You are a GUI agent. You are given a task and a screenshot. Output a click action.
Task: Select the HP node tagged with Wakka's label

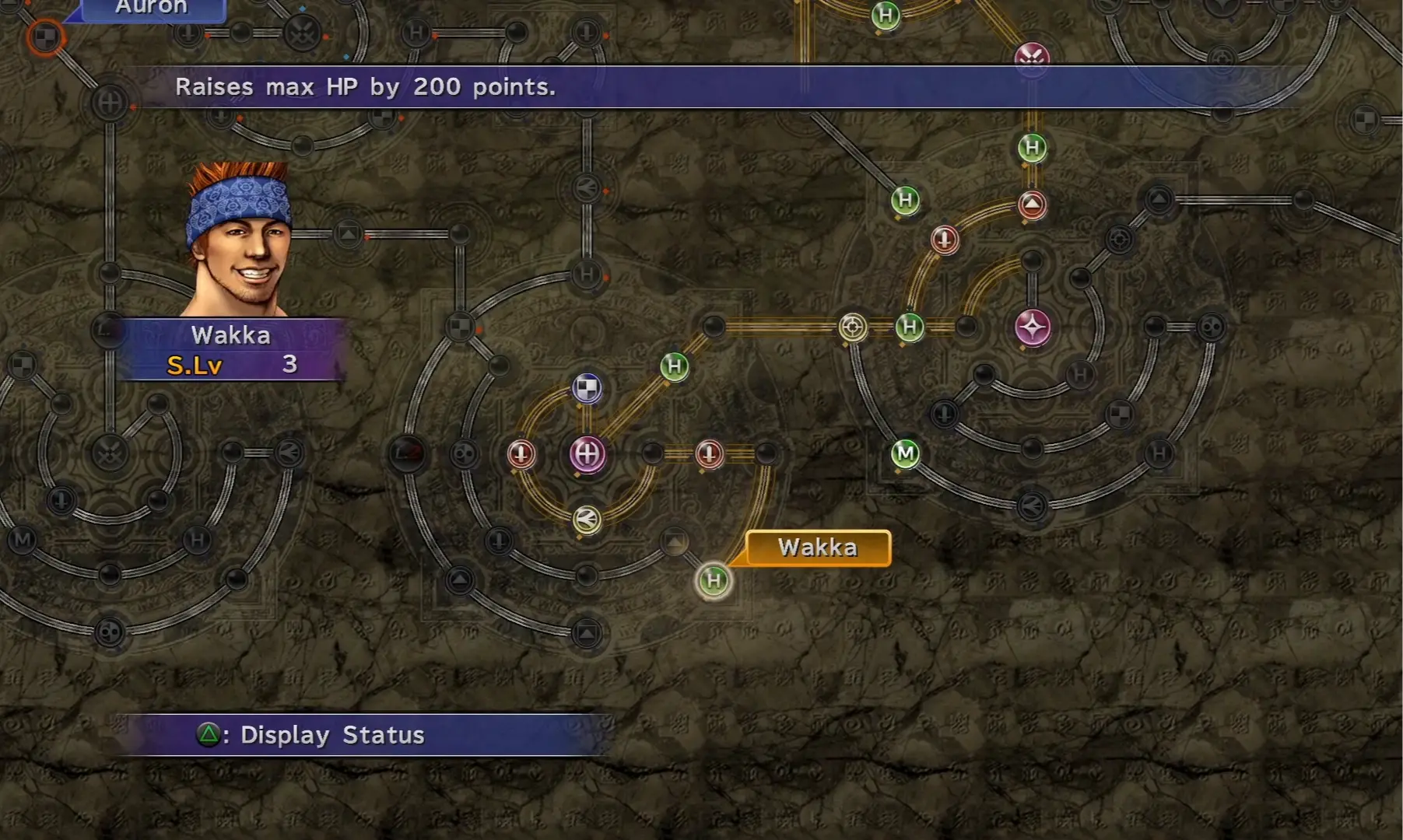click(714, 580)
